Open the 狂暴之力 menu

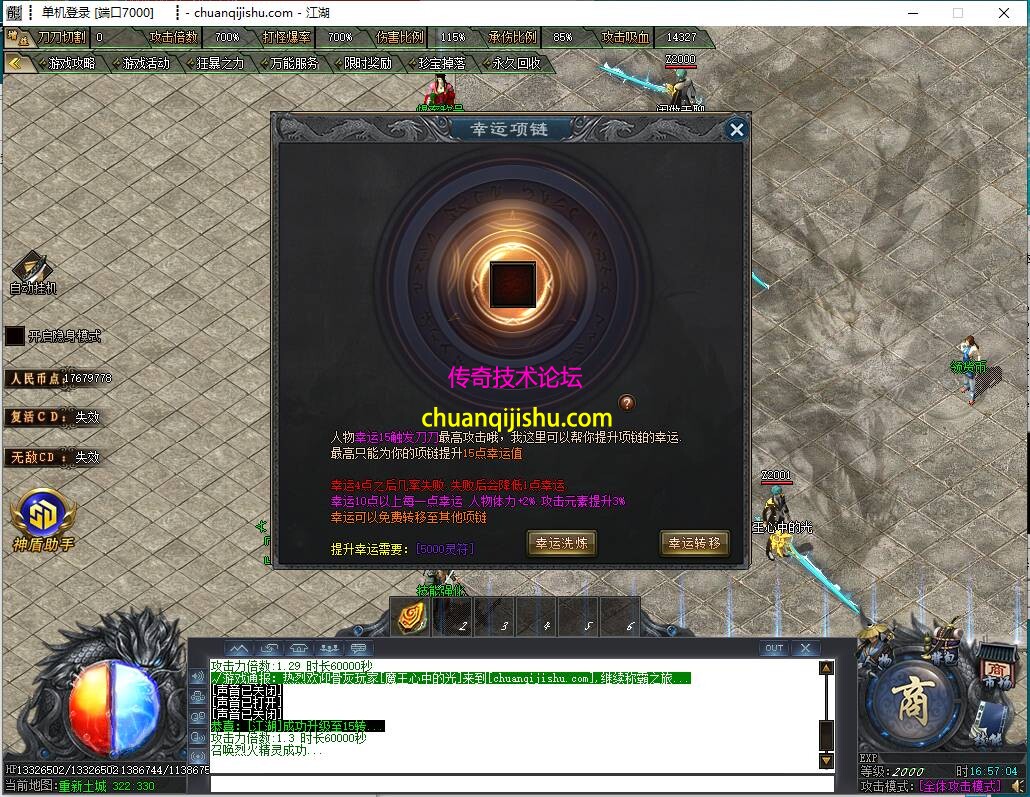coord(220,63)
